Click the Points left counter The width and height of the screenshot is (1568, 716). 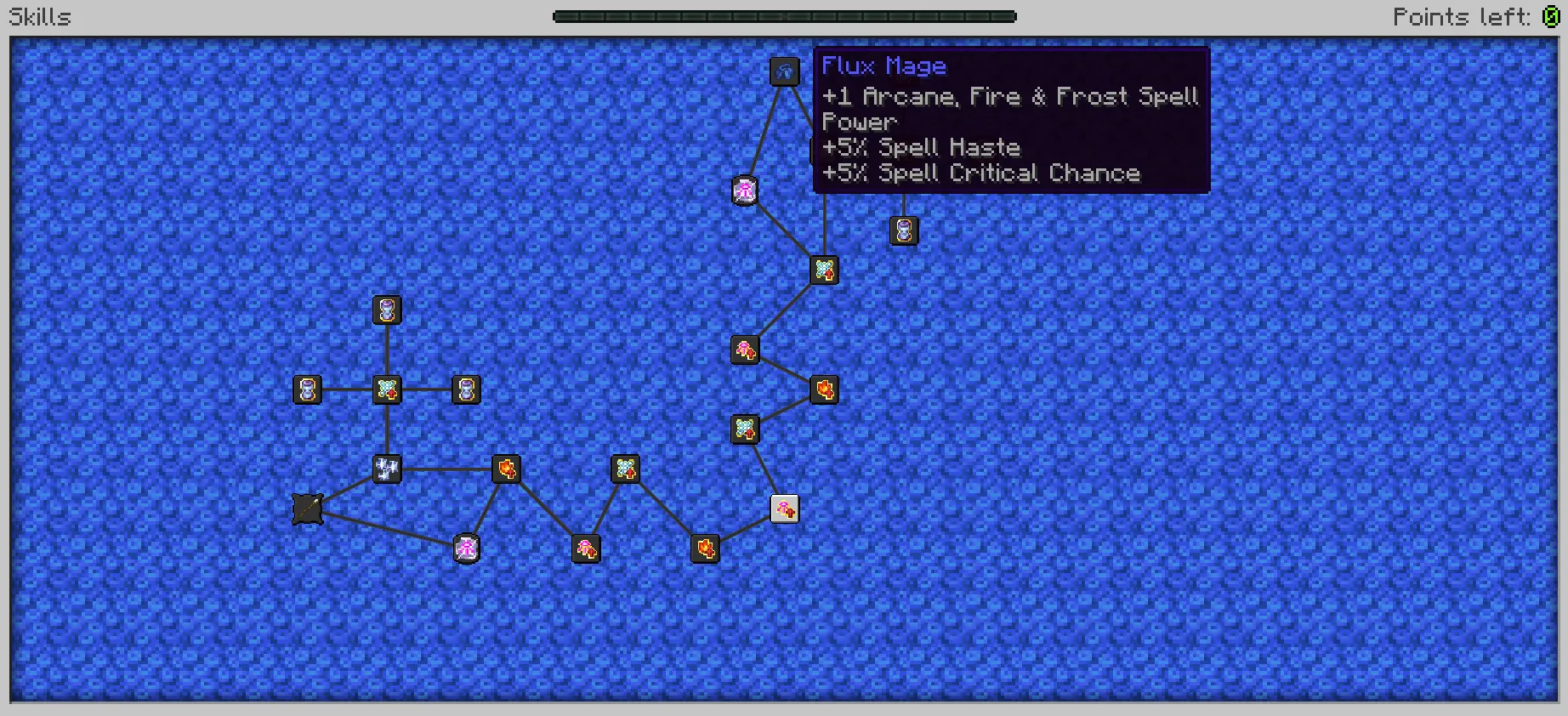1480,16
